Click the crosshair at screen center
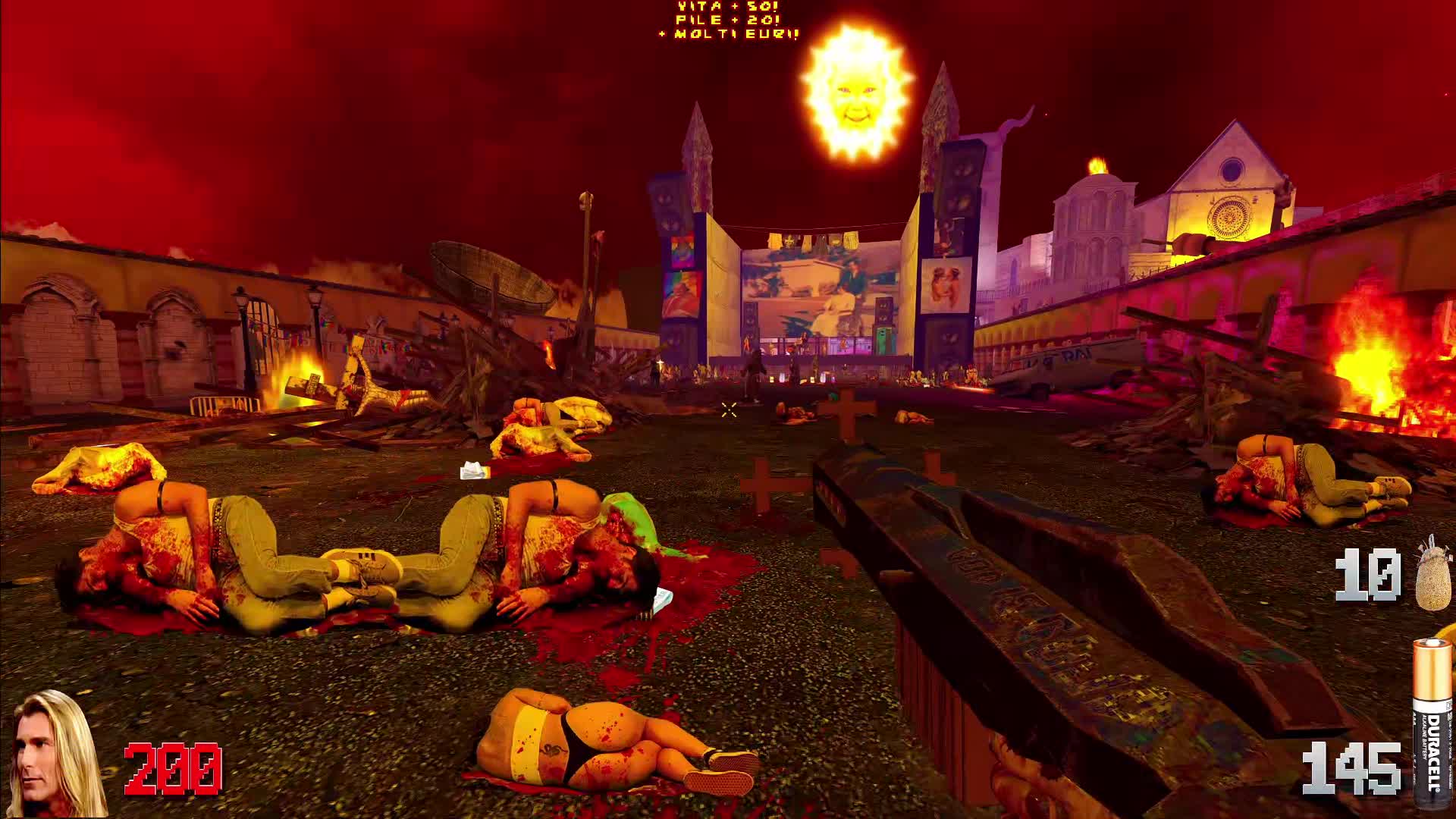 tap(730, 410)
